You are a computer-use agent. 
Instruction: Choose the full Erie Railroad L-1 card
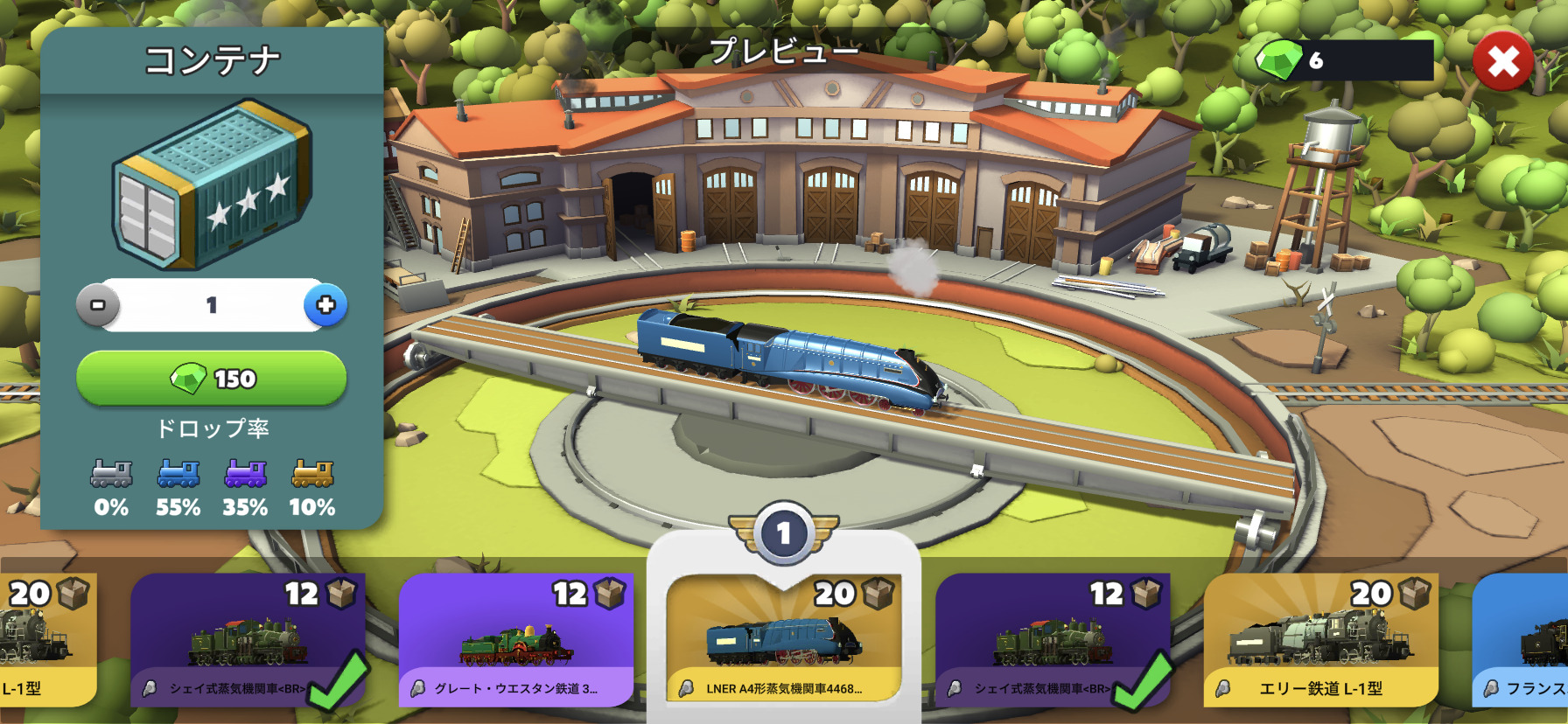coord(1320,640)
